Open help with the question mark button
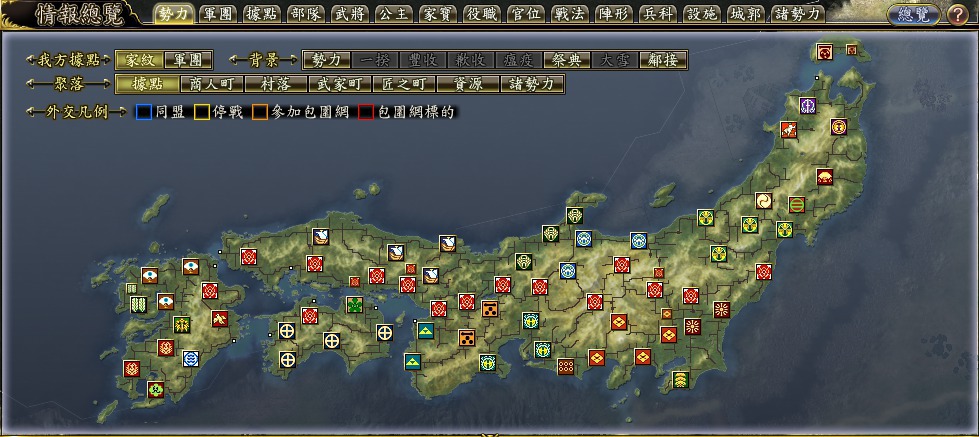The width and height of the screenshot is (979, 437). [x=957, y=14]
